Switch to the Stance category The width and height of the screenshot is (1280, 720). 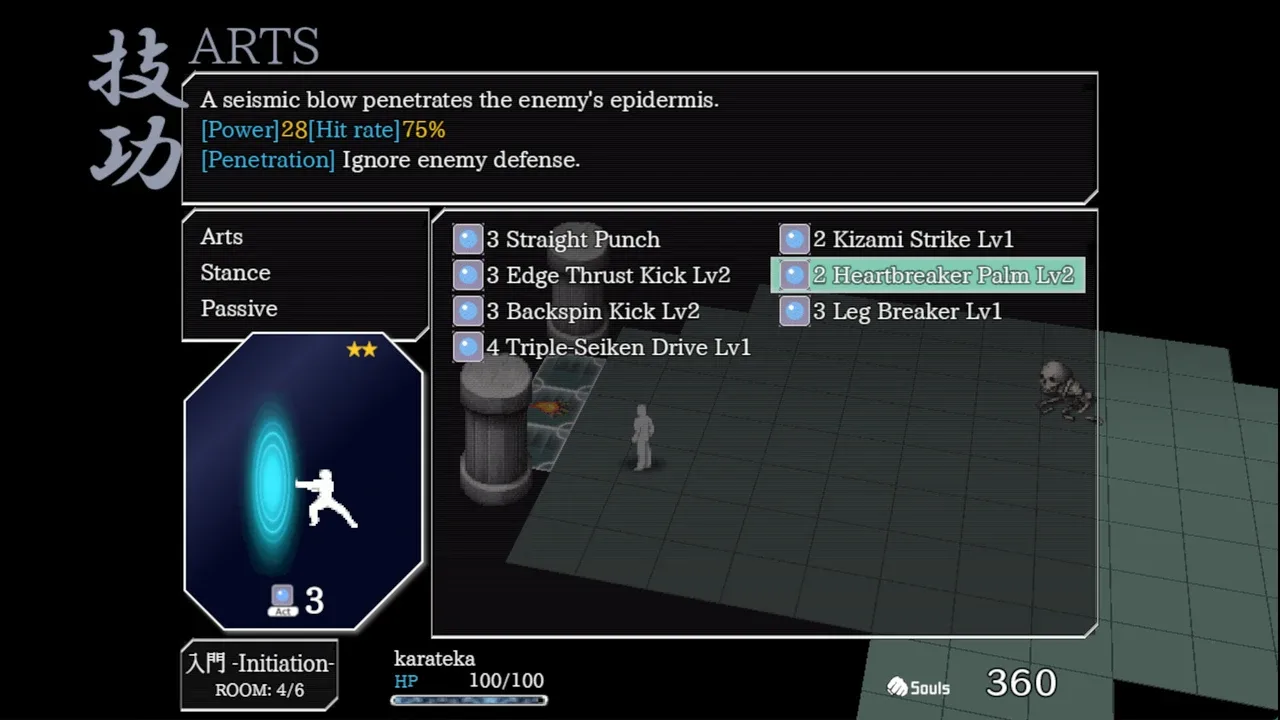(236, 273)
